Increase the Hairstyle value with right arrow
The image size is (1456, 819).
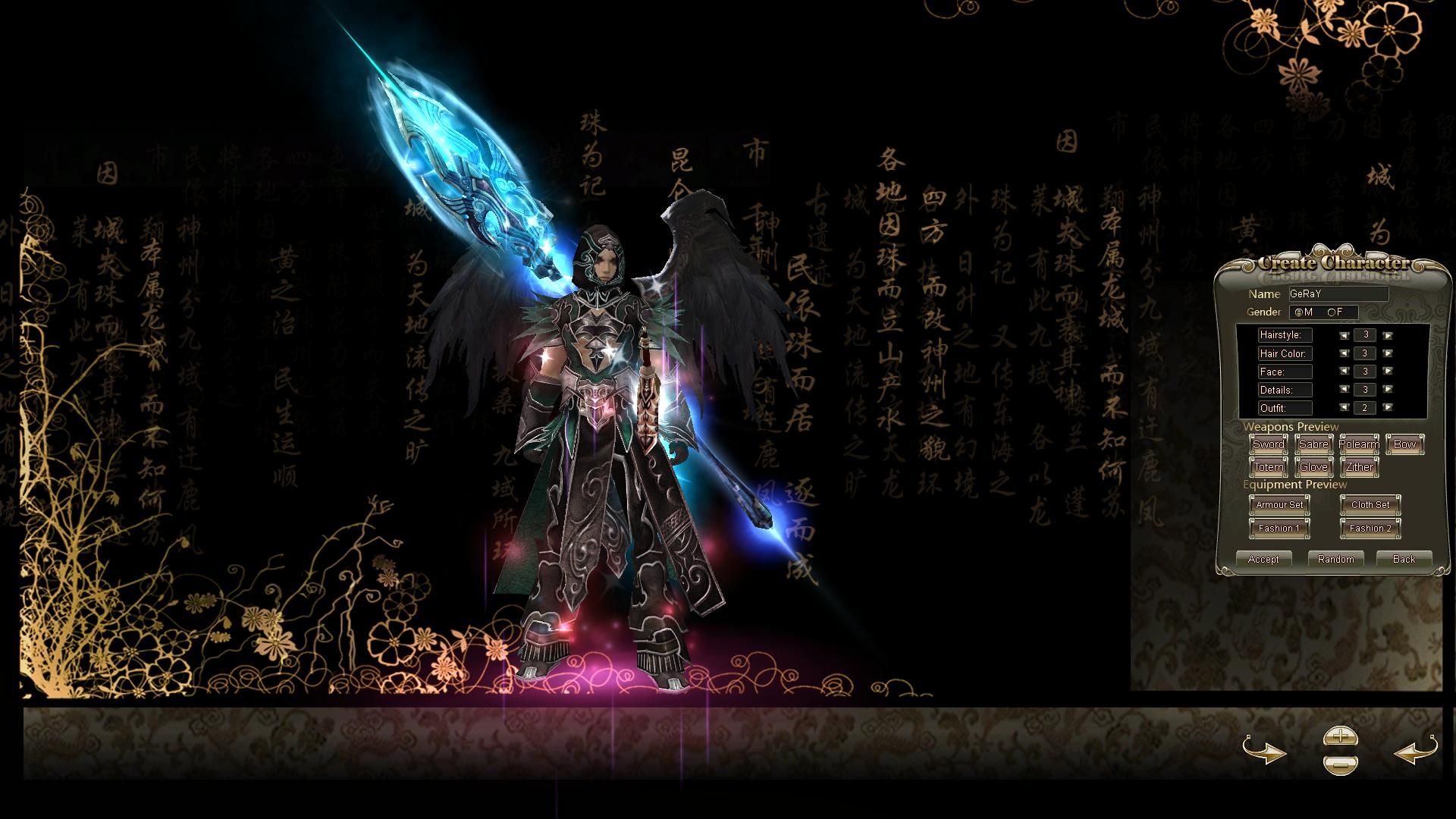(x=1387, y=335)
